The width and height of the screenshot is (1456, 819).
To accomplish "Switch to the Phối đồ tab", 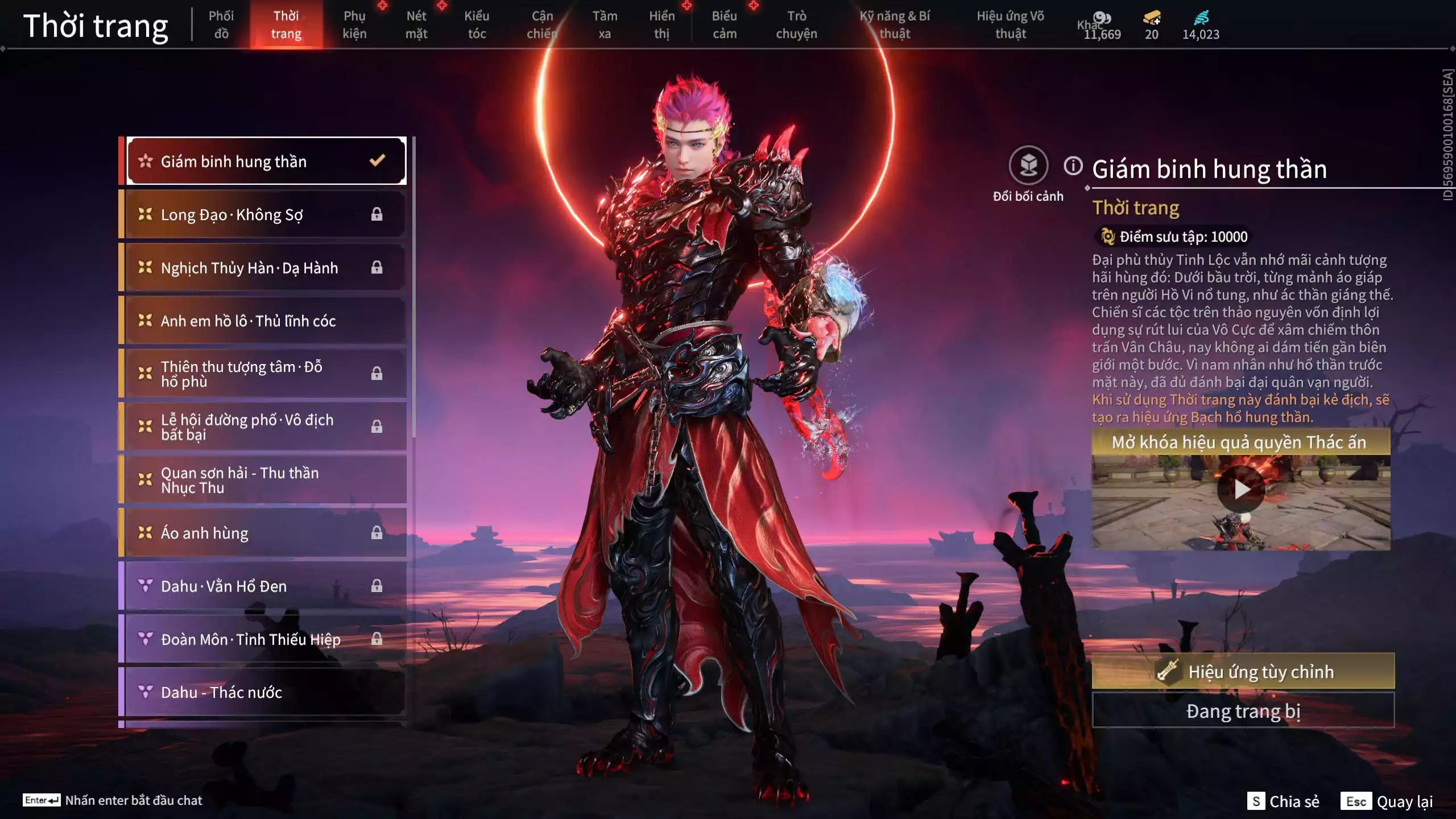I will 221,24.
